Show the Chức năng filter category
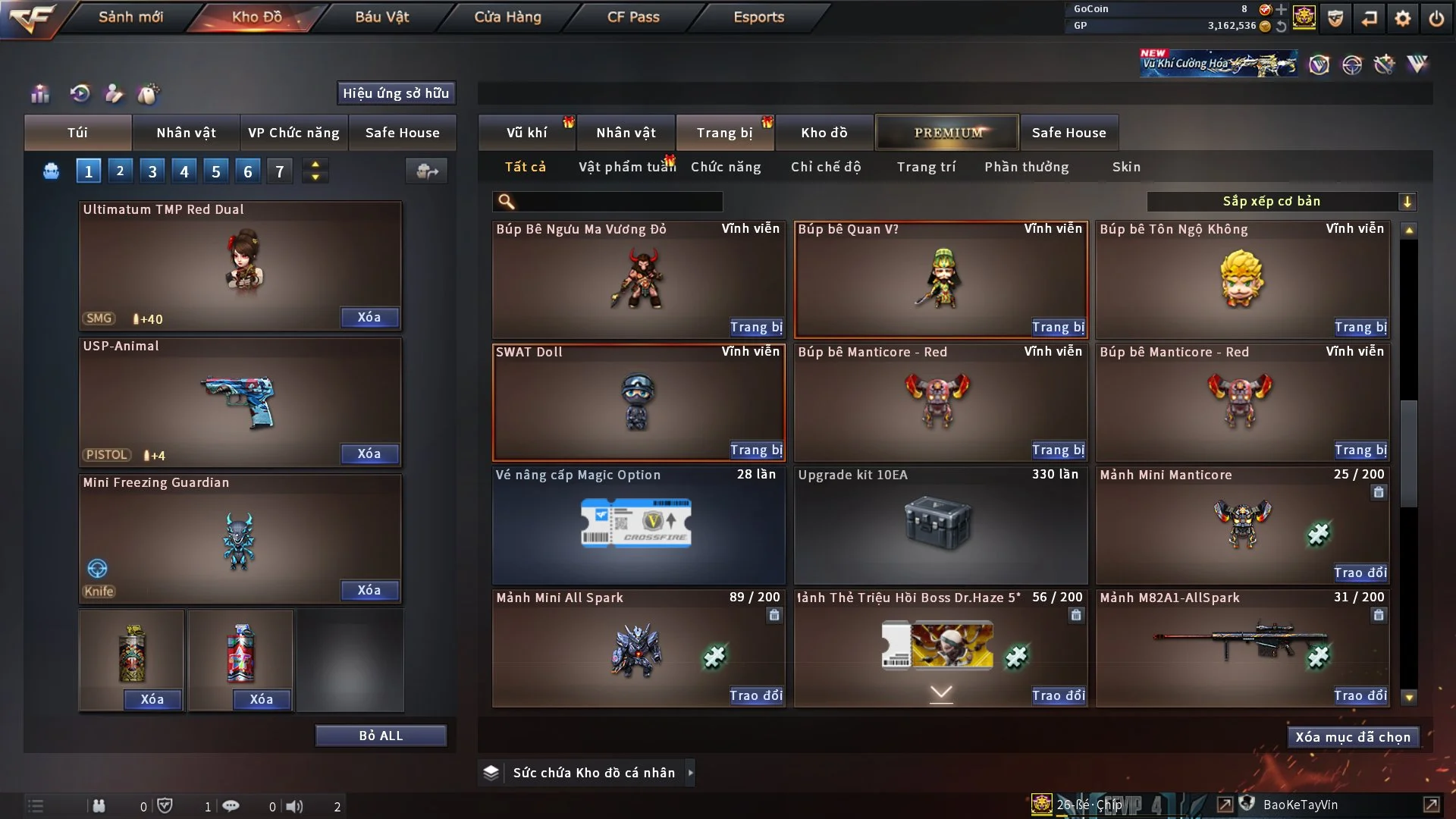Image resolution: width=1456 pixels, height=819 pixels. pyautogui.click(x=726, y=167)
